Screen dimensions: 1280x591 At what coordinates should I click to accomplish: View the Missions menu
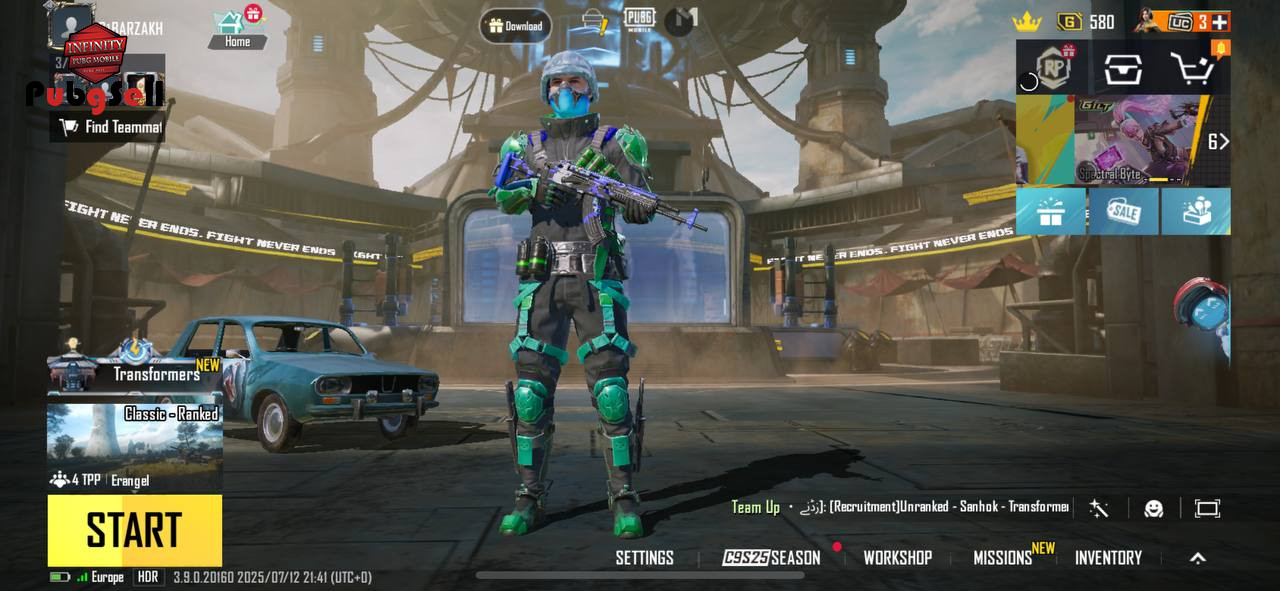click(1003, 558)
